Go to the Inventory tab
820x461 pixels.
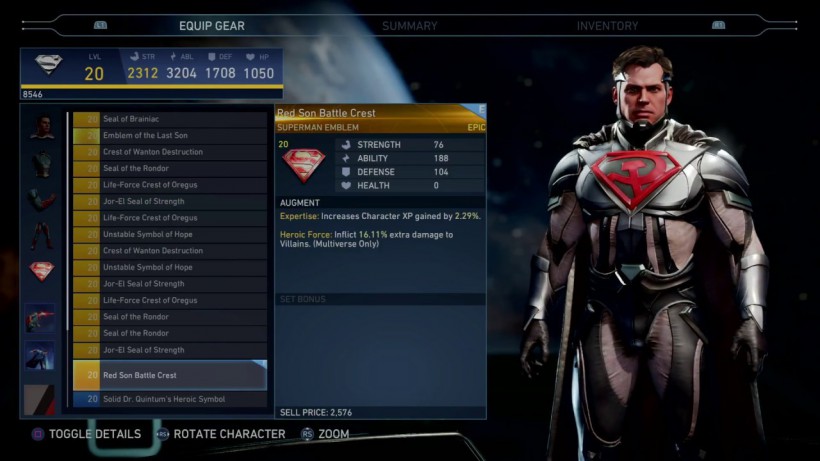click(607, 26)
